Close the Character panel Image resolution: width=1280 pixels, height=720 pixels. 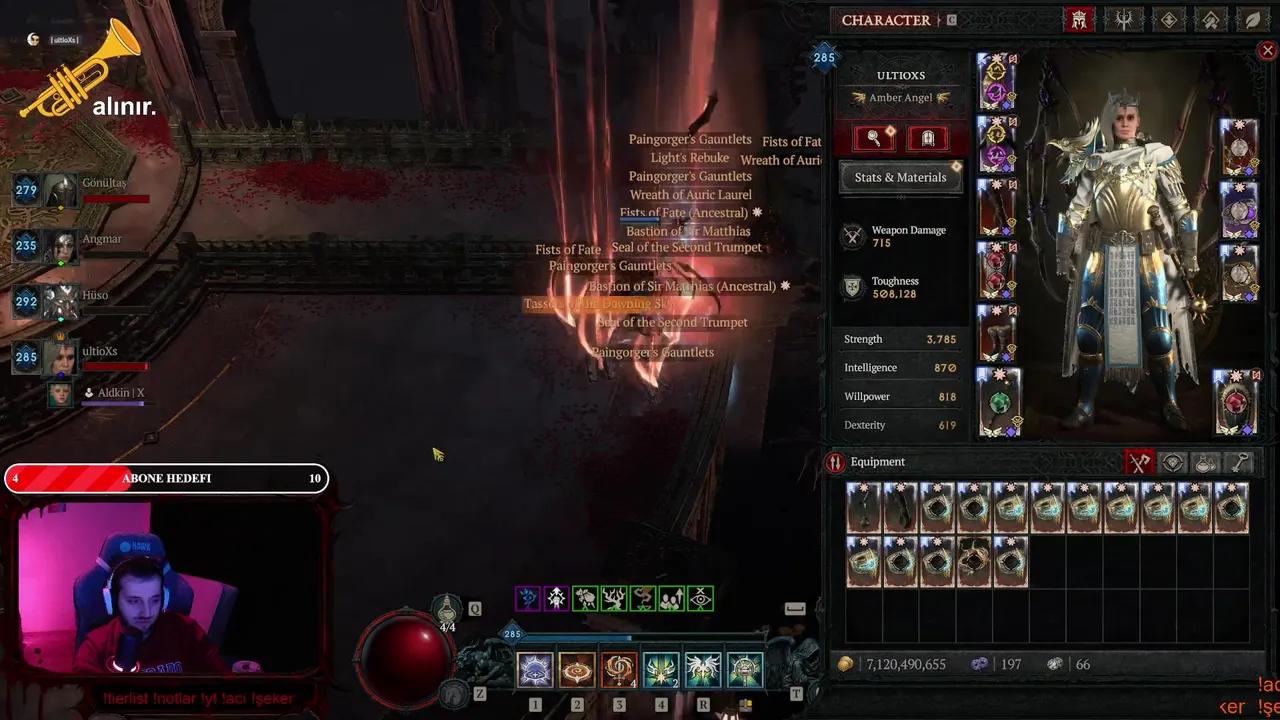click(1267, 51)
